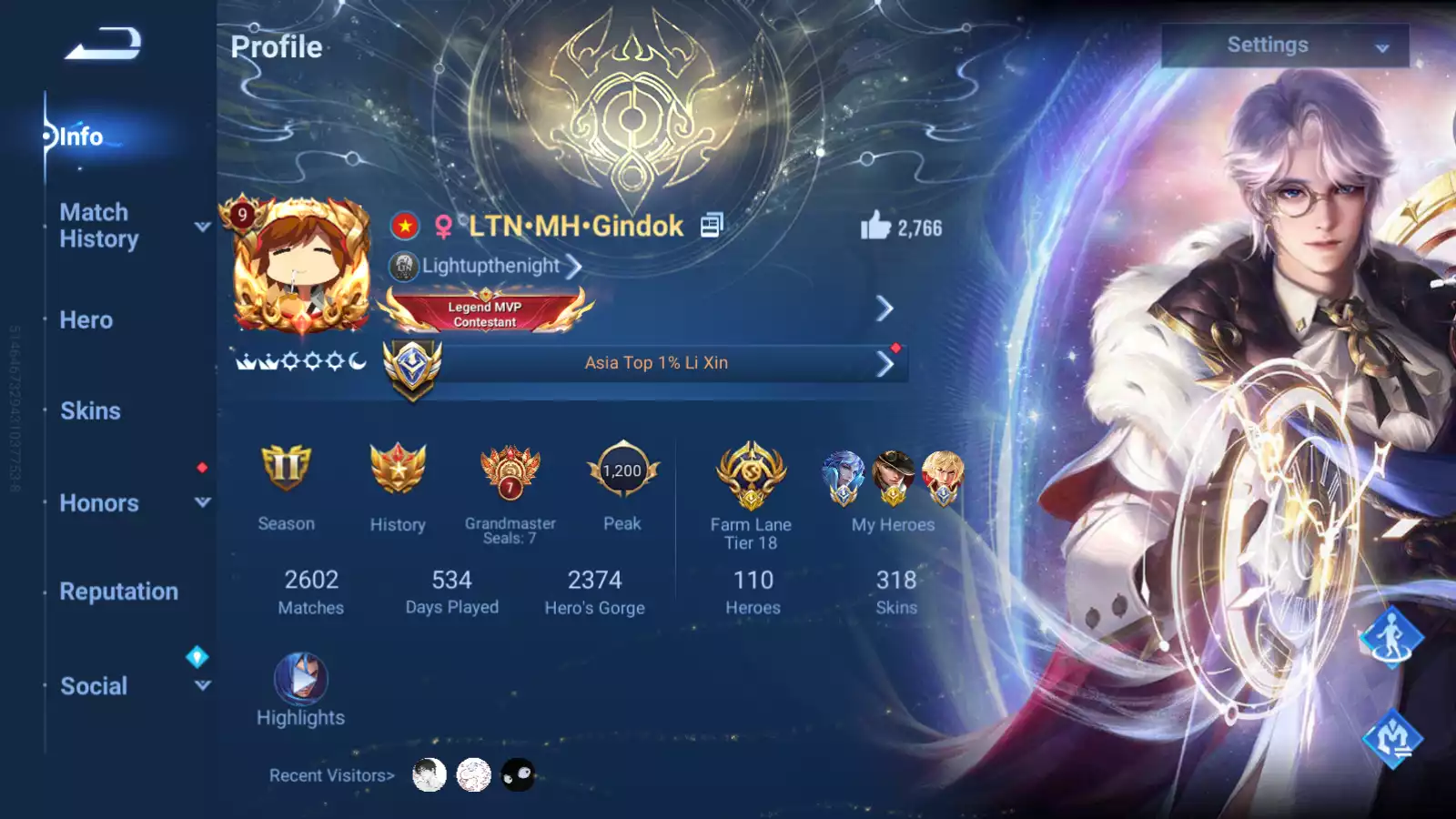Open the Match History tab

pos(99,226)
